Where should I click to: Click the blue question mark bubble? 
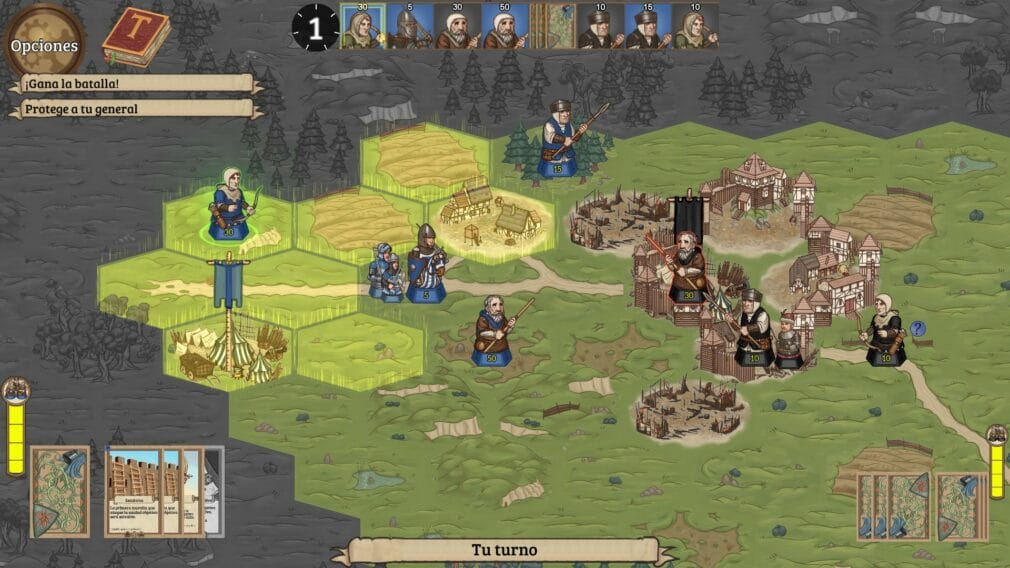917,328
